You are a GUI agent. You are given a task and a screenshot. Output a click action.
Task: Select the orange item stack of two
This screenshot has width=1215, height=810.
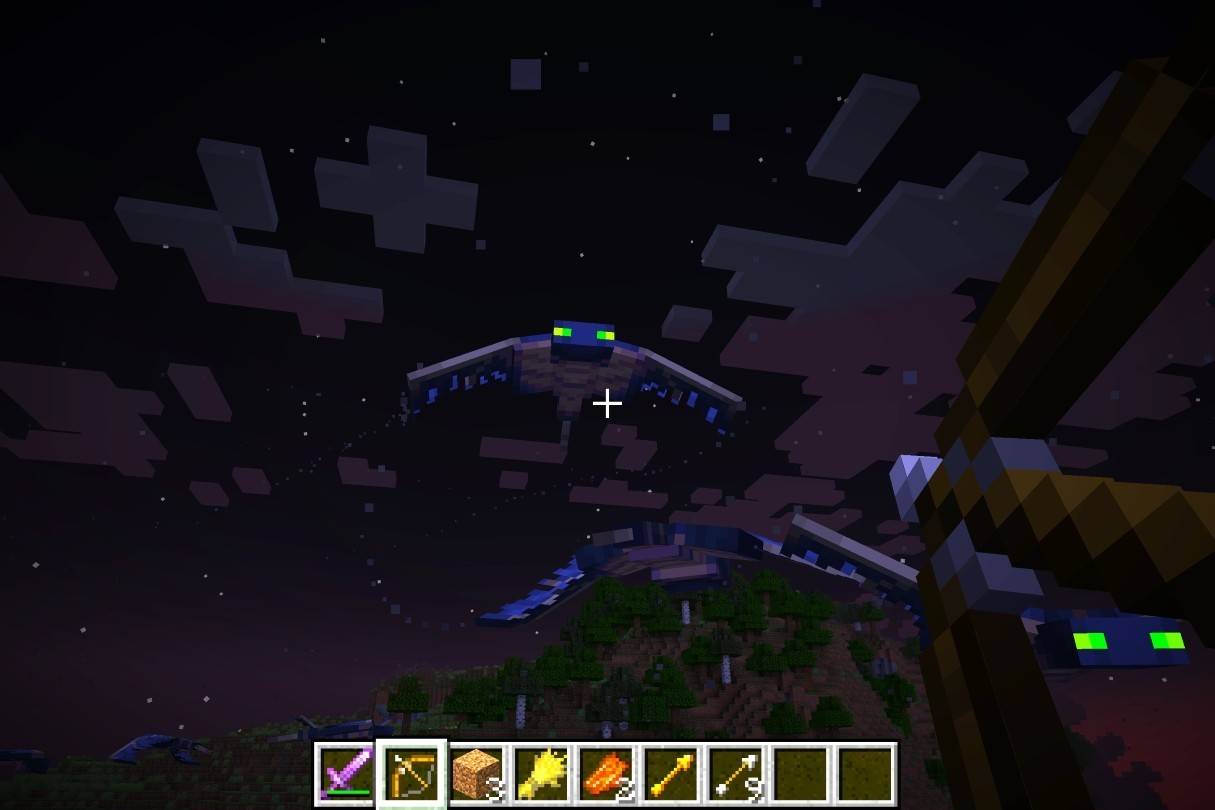[605, 774]
